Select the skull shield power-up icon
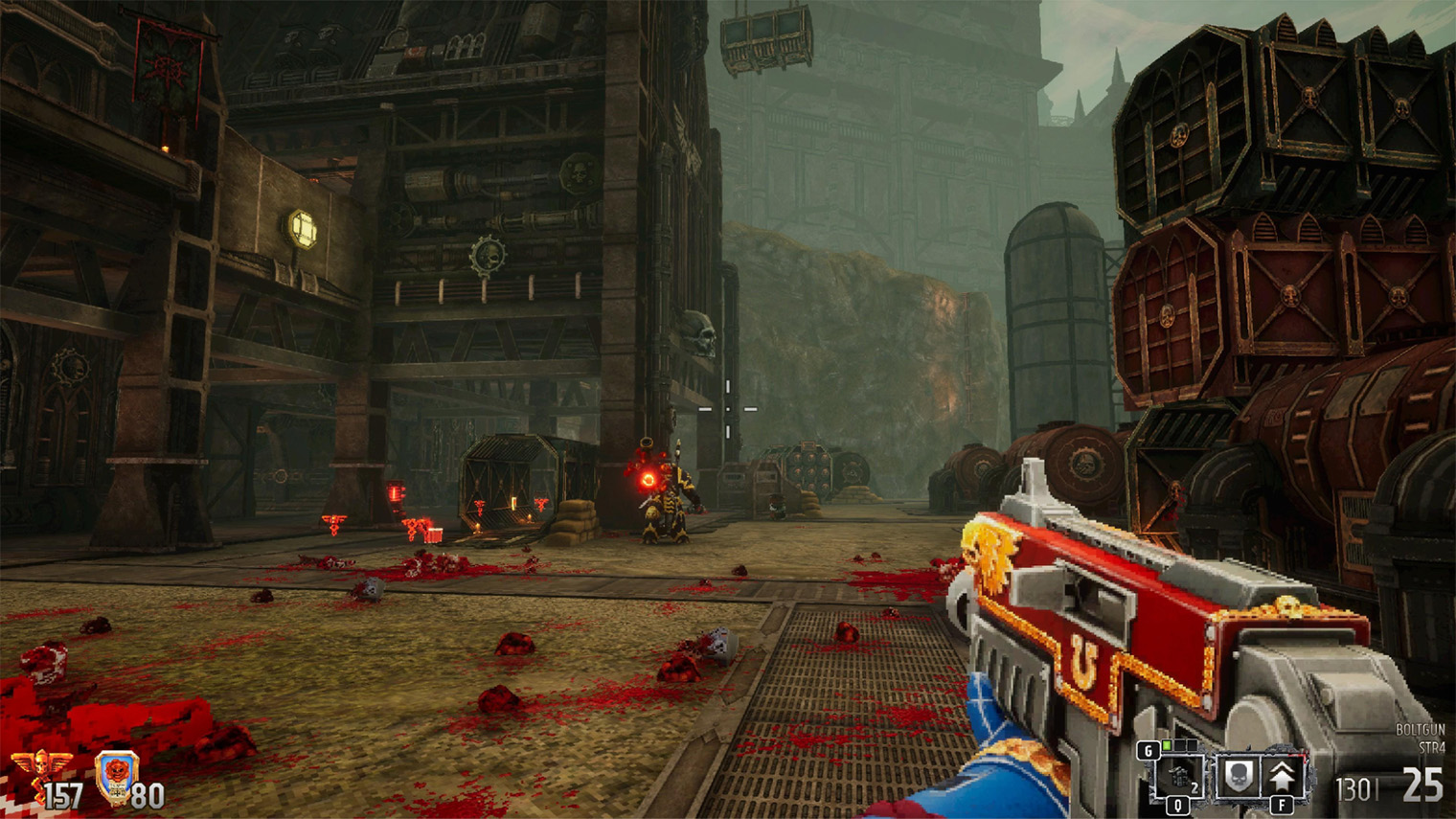This screenshot has width=1456, height=819. (1238, 777)
